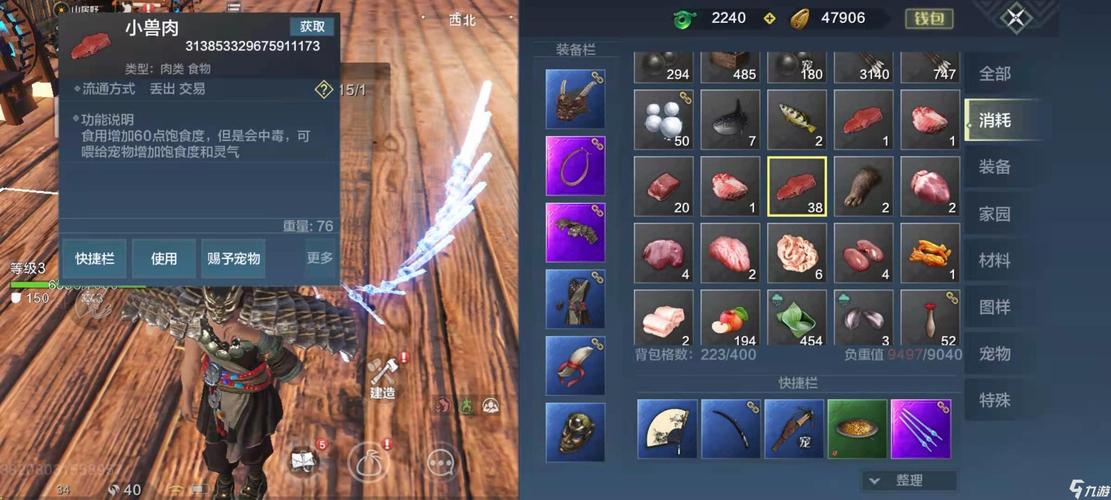Open the 家园 category tab
The width and height of the screenshot is (1111, 500).
[x=994, y=214]
